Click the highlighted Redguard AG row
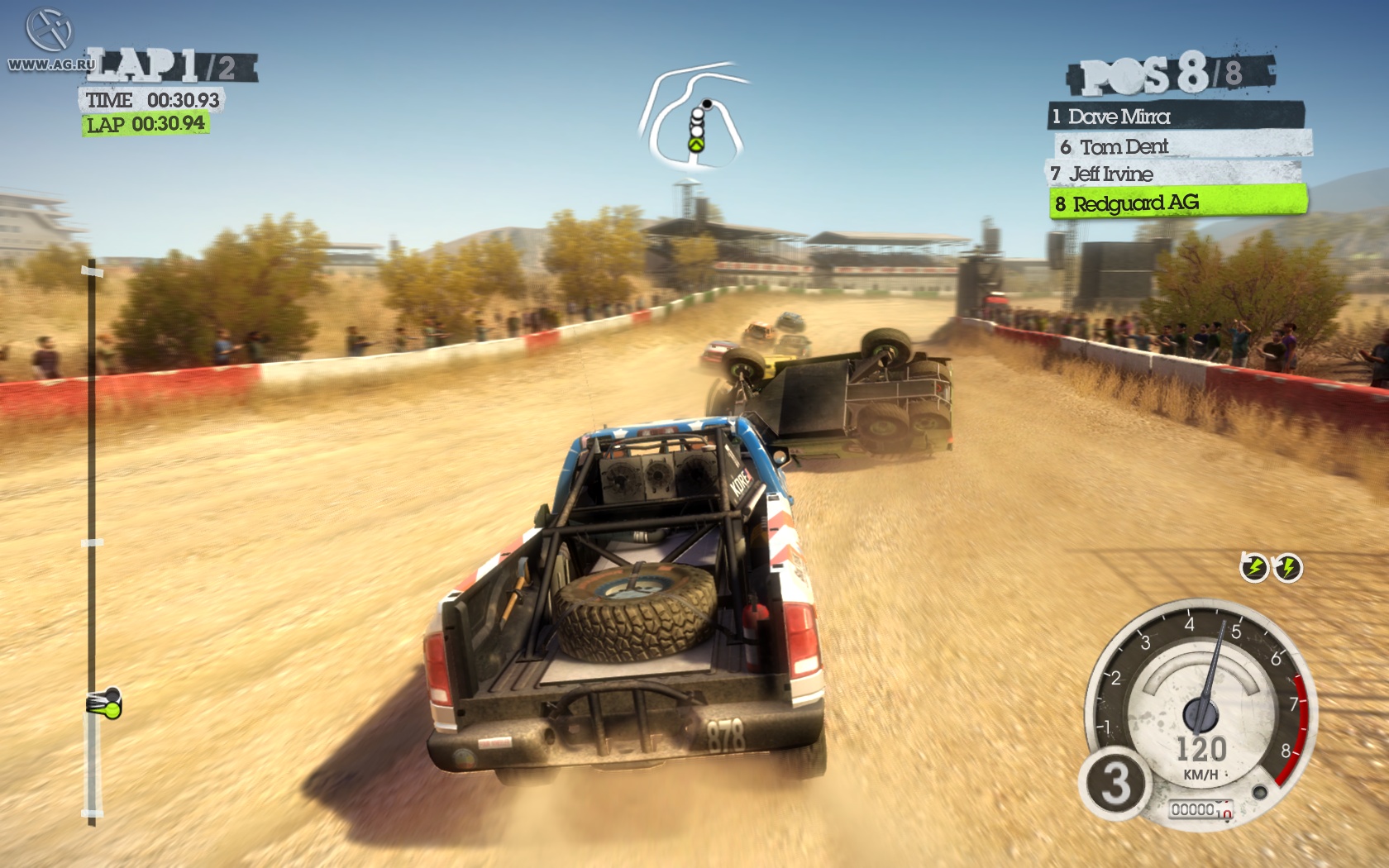1389x868 pixels. pyautogui.click(x=1177, y=203)
